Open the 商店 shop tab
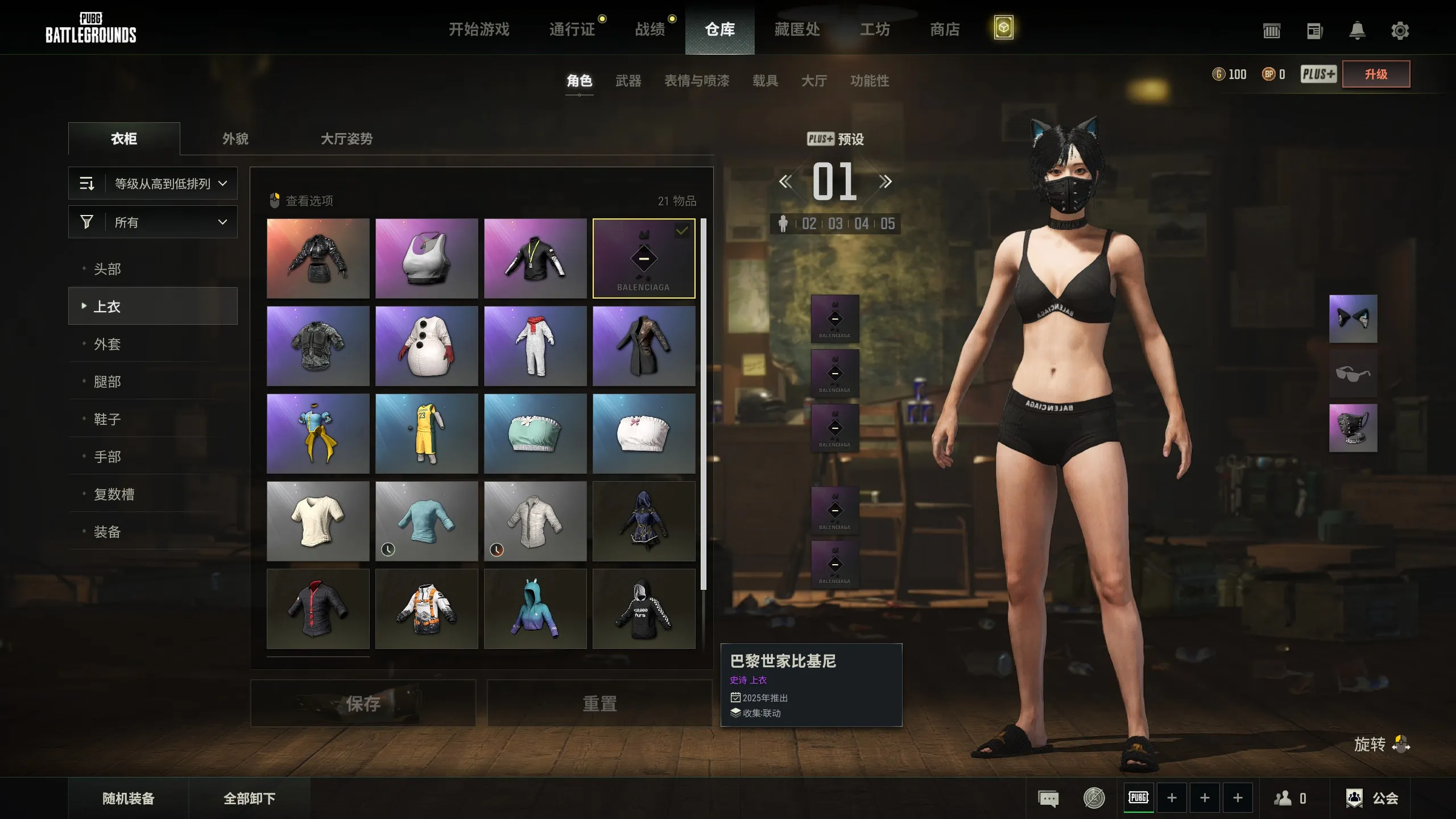The width and height of the screenshot is (1456, 819). pyautogui.click(x=945, y=29)
